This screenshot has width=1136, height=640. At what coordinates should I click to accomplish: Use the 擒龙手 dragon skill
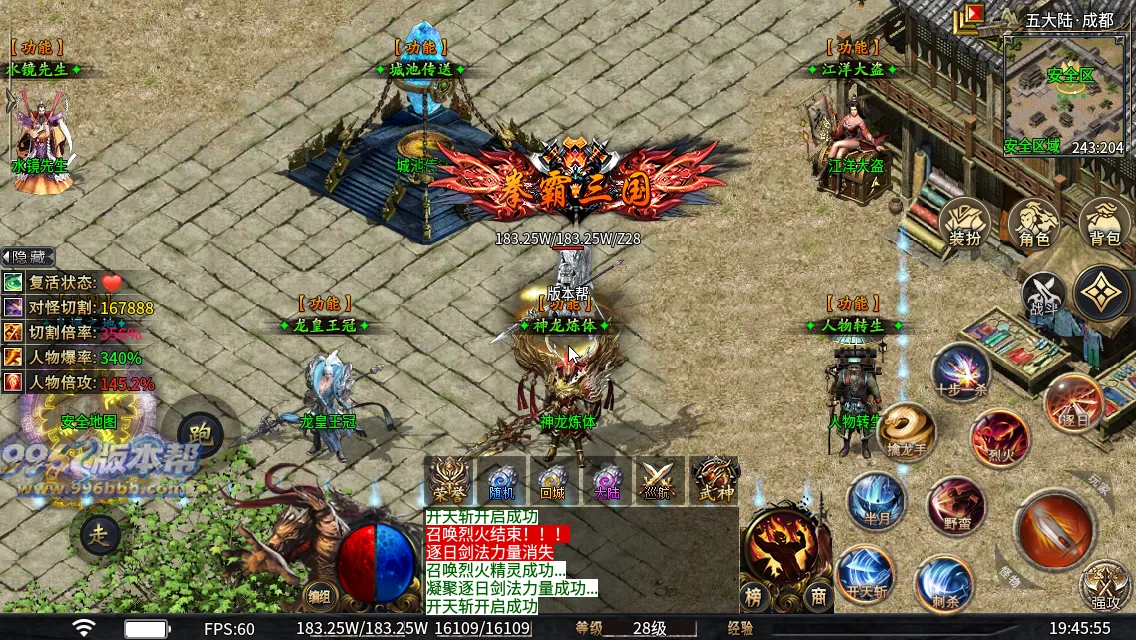point(907,432)
